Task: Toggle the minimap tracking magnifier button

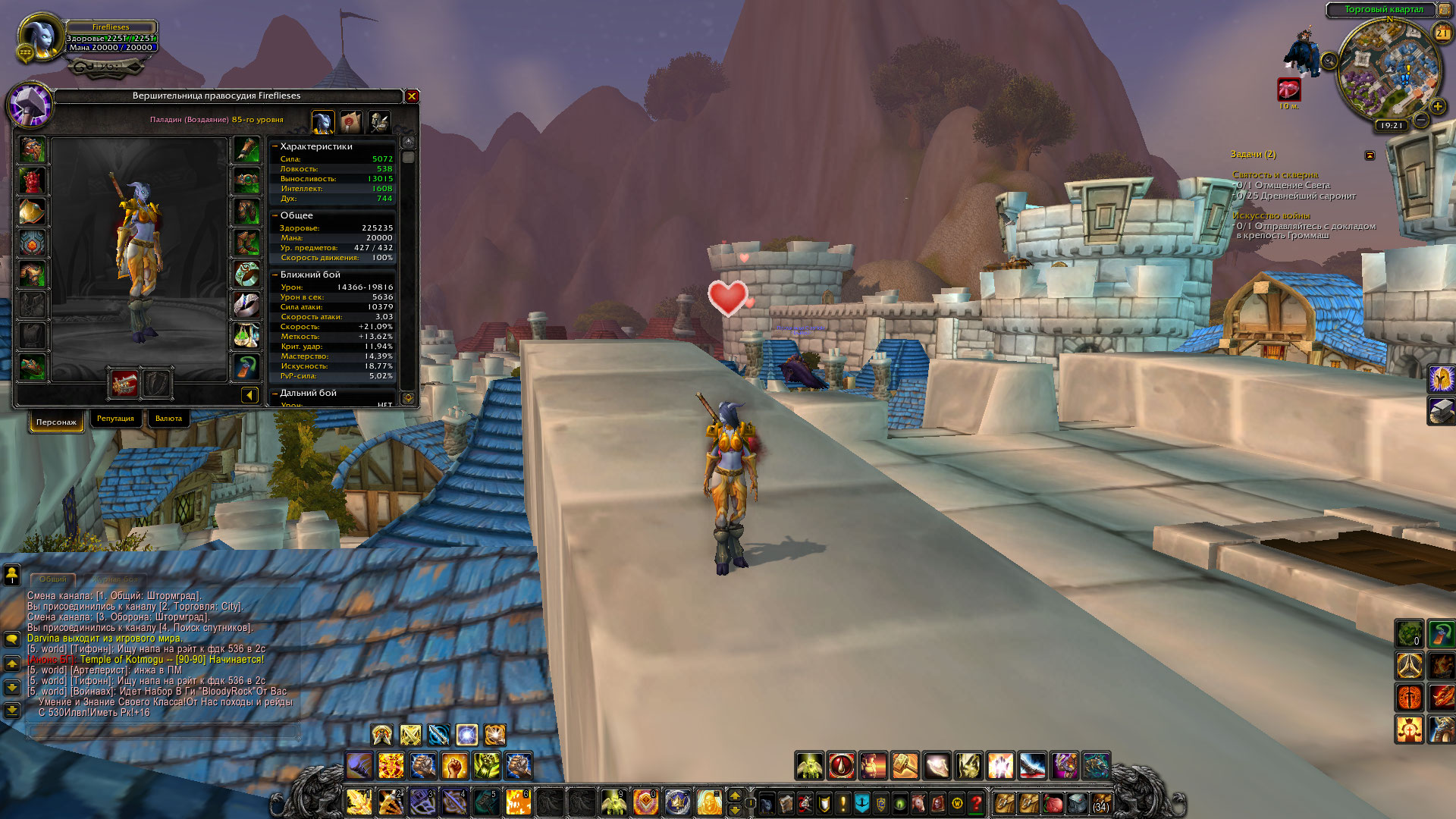Action: click(x=1329, y=61)
